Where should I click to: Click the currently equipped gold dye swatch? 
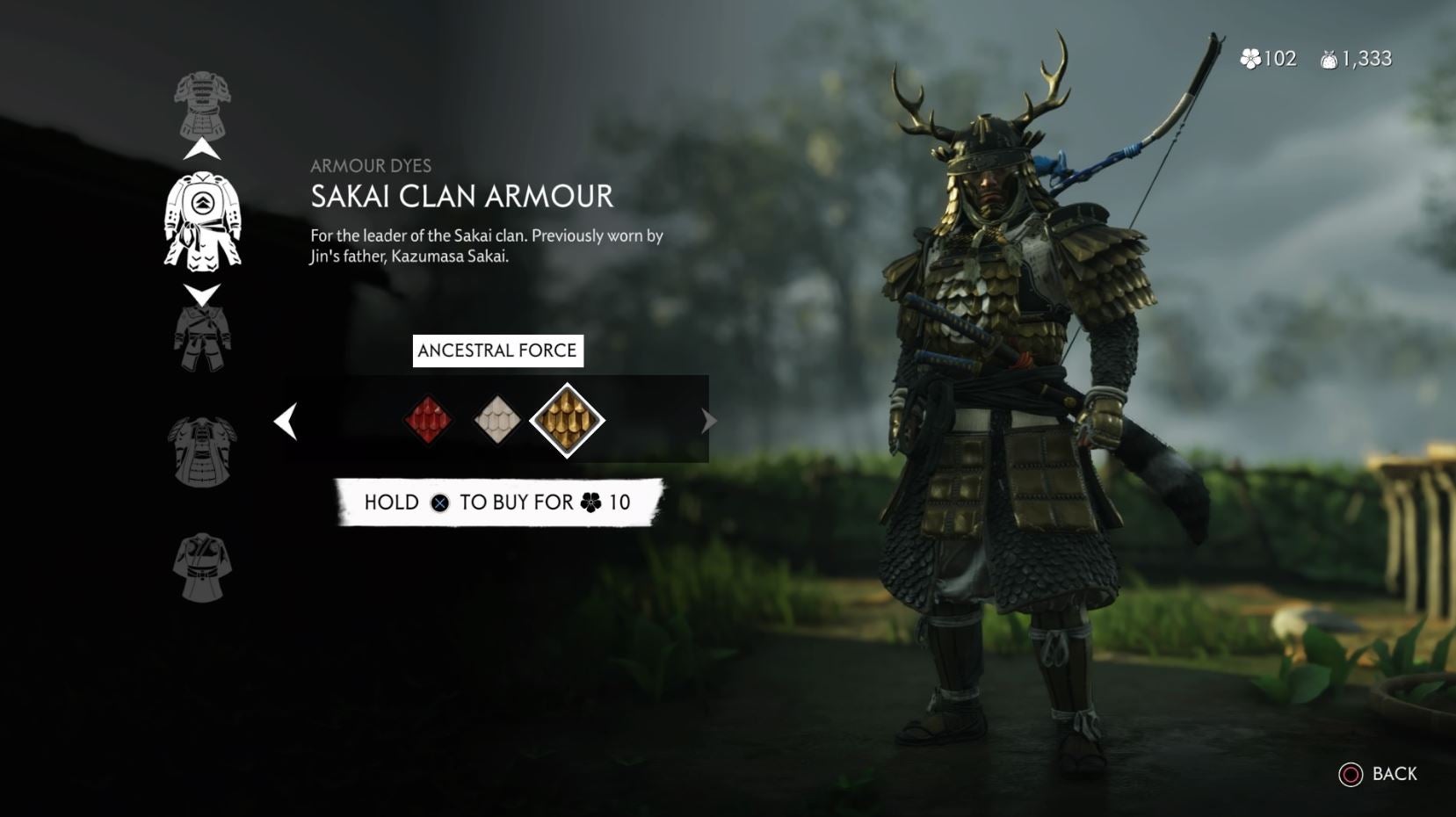point(567,420)
